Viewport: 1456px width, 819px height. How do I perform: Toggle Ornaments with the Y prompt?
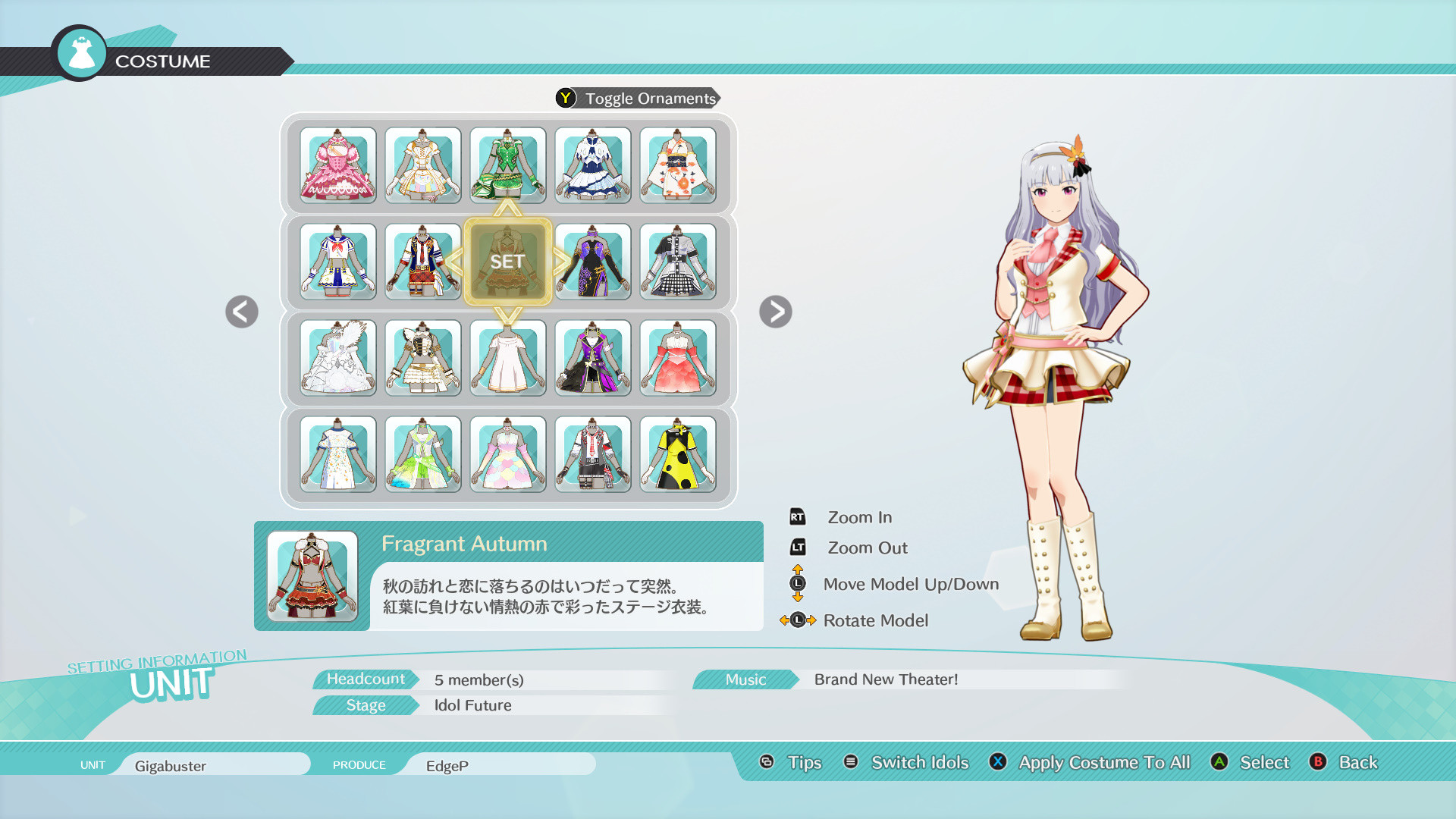(637, 98)
